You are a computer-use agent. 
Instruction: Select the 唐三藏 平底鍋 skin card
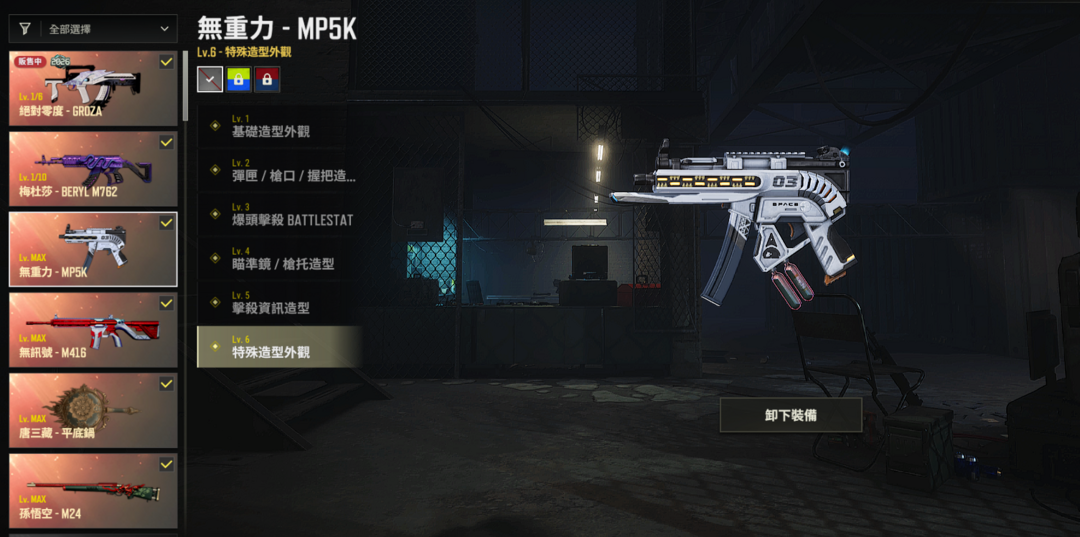click(92, 410)
